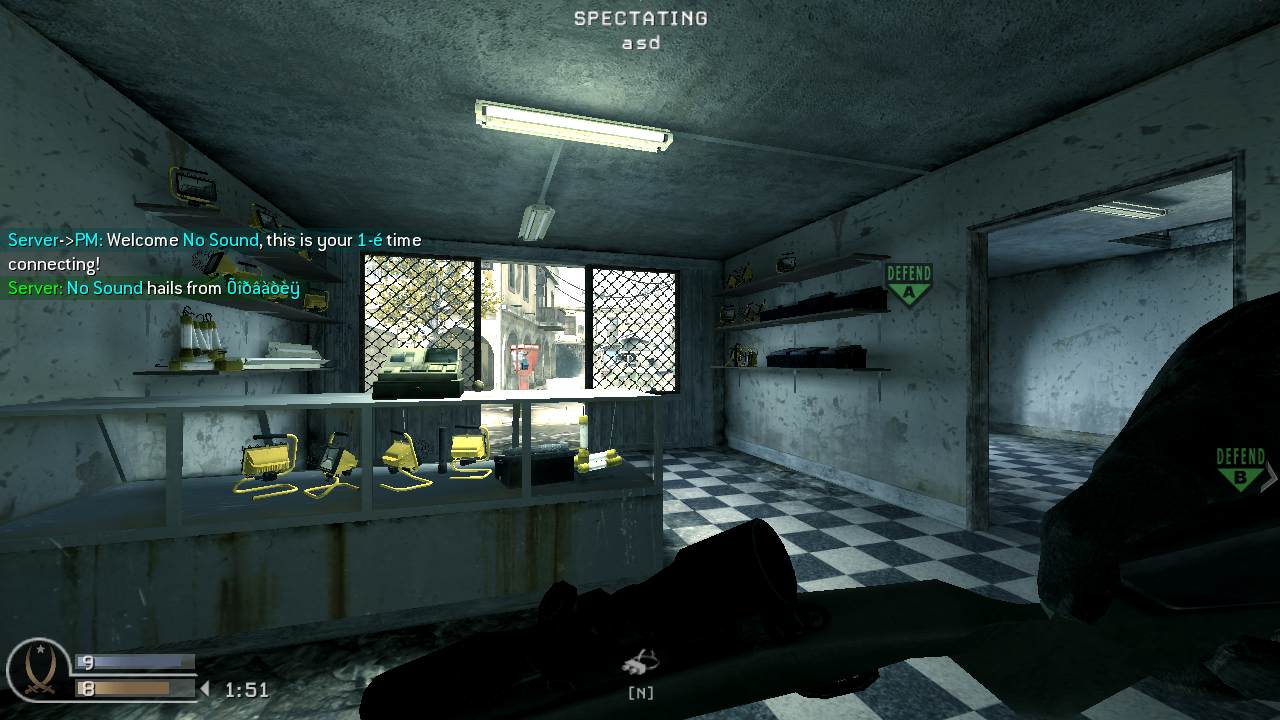
Task: Select the OpFor faction emblem
Action: pos(38,668)
